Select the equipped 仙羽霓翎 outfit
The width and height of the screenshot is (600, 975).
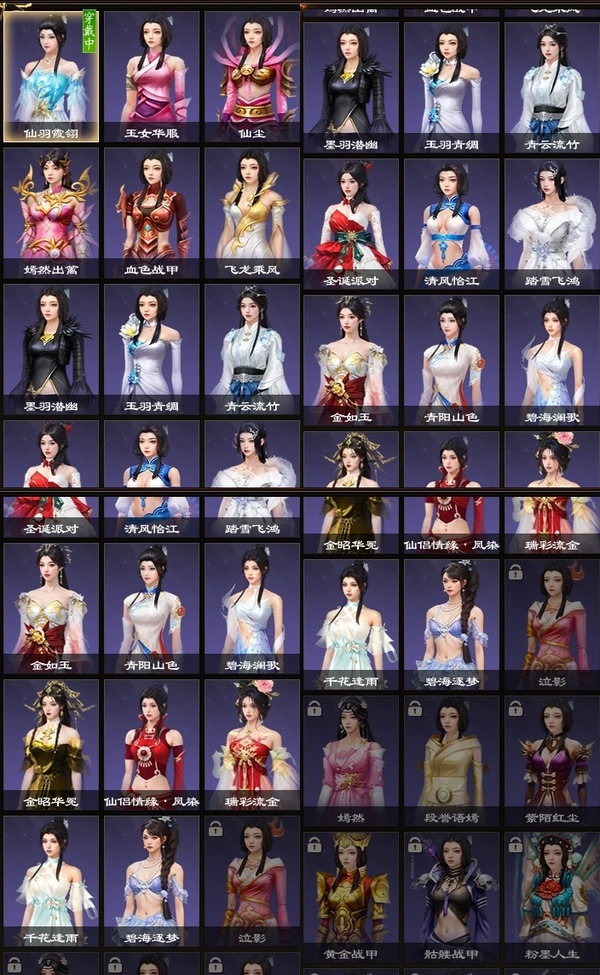[x=51, y=75]
